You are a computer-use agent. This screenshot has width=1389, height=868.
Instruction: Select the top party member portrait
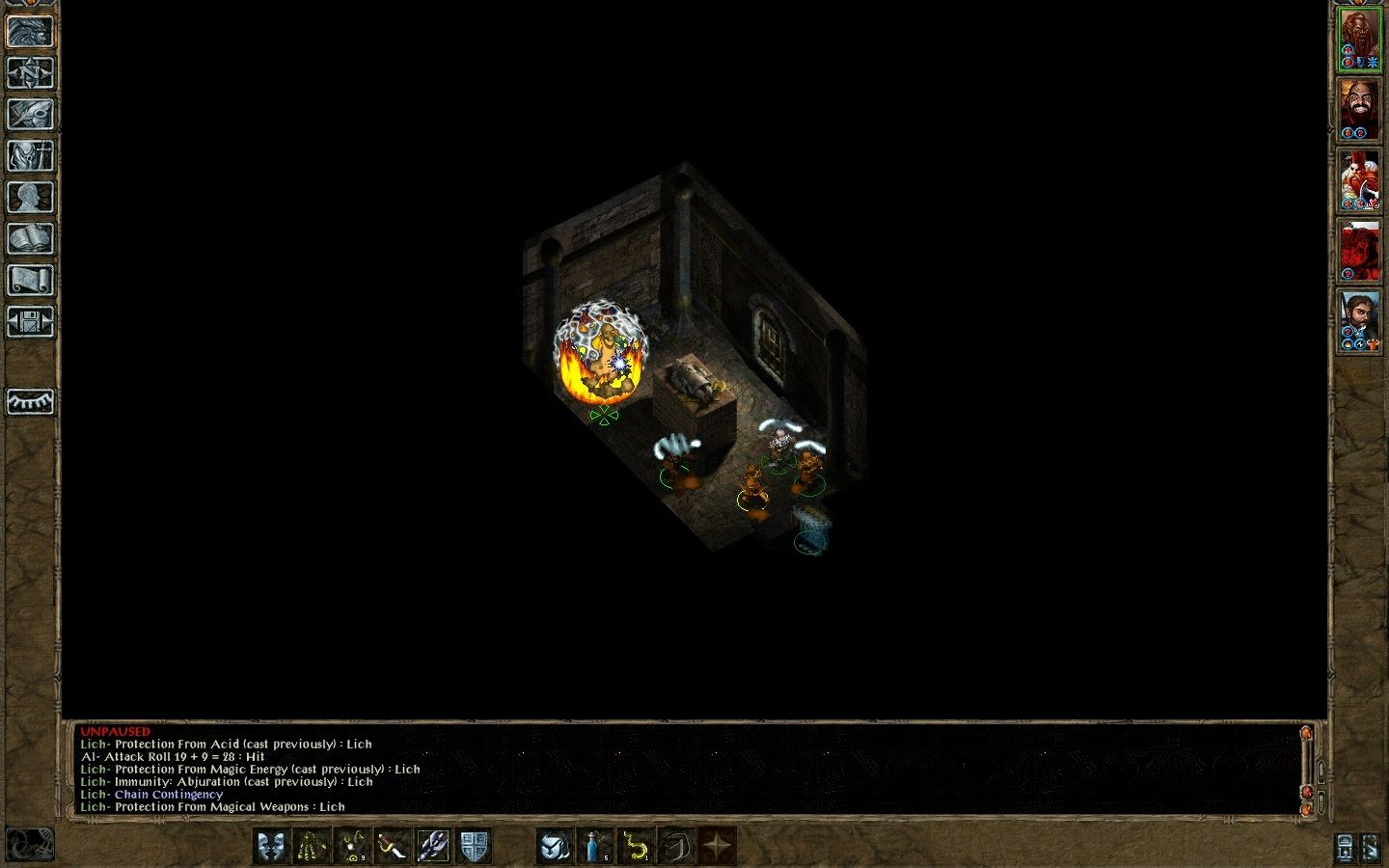(1363, 34)
